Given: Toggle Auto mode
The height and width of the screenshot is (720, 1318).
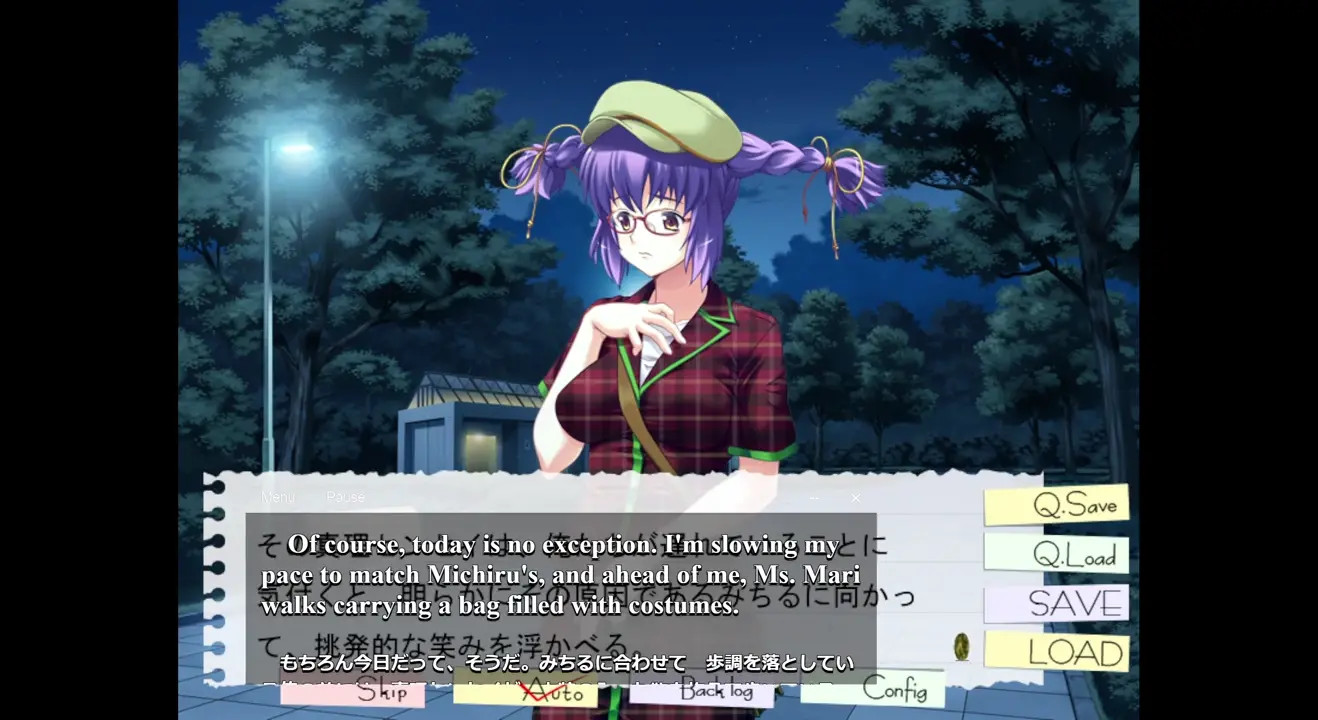Looking at the screenshot, I should pos(525,692).
